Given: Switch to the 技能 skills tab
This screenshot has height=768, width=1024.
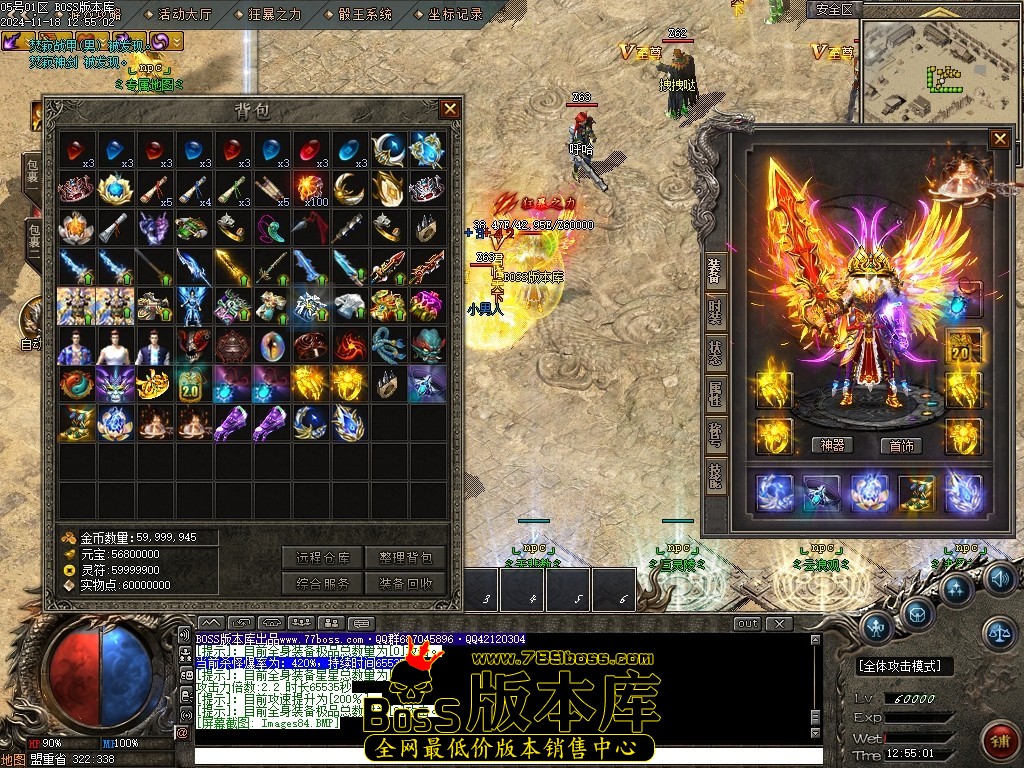Looking at the screenshot, I should click(716, 476).
